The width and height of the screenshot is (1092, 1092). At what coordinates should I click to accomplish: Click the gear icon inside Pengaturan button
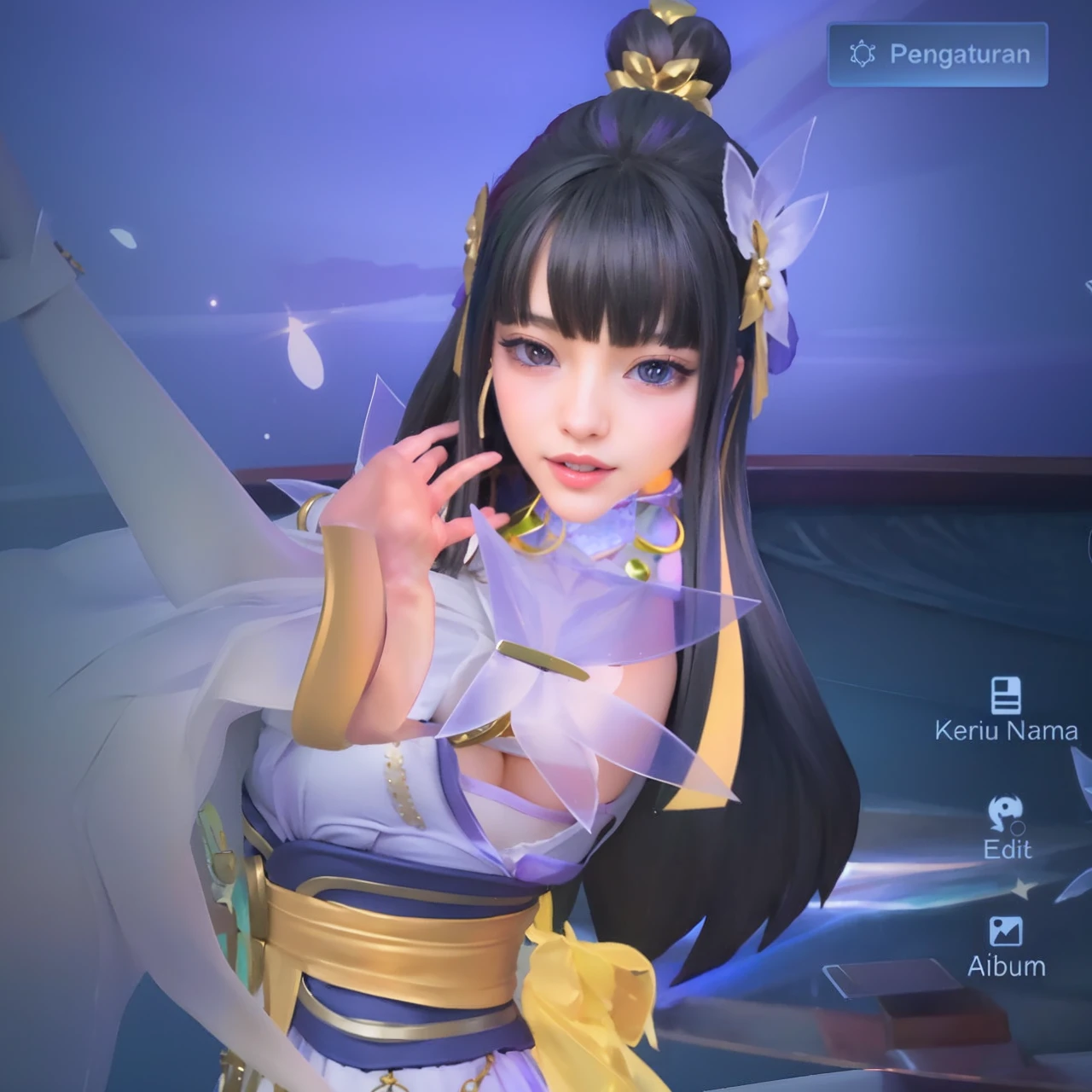(861, 54)
